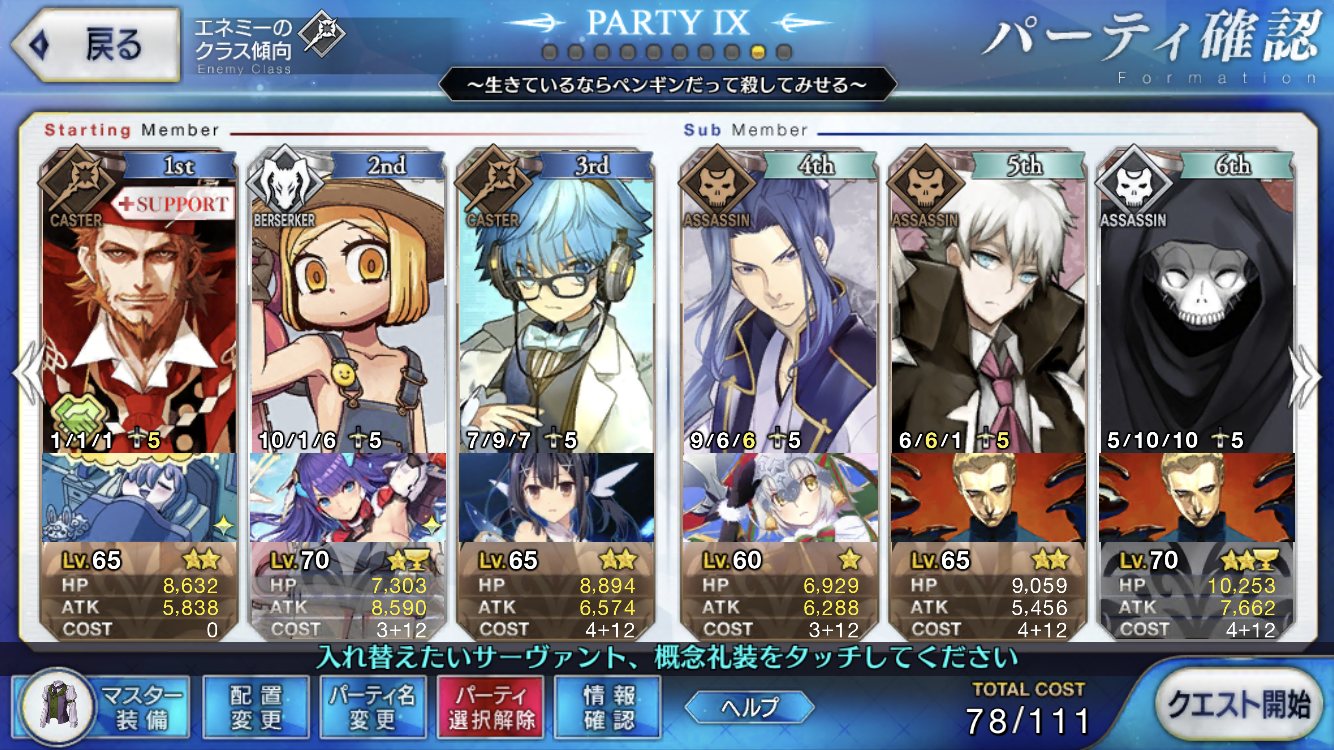Open マスター装備 master equipment
Screen dimensions: 1334x750
pyautogui.click(x=105, y=705)
